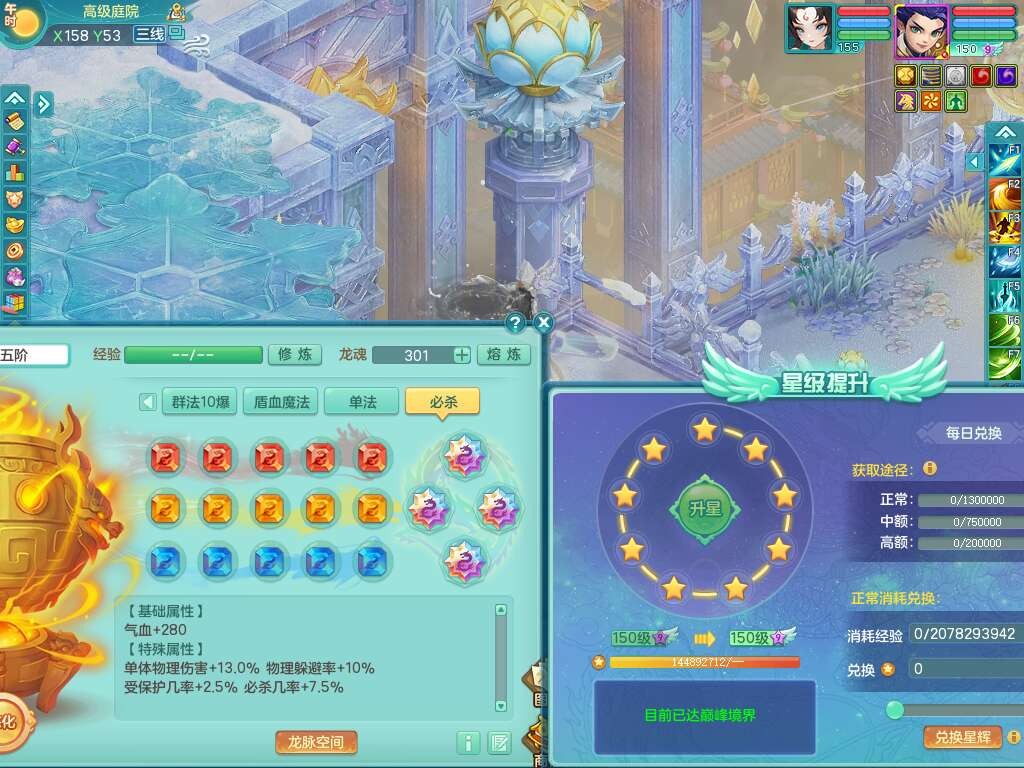Select the purple-haired character portrait
The height and width of the screenshot is (768, 1024).
(920, 28)
